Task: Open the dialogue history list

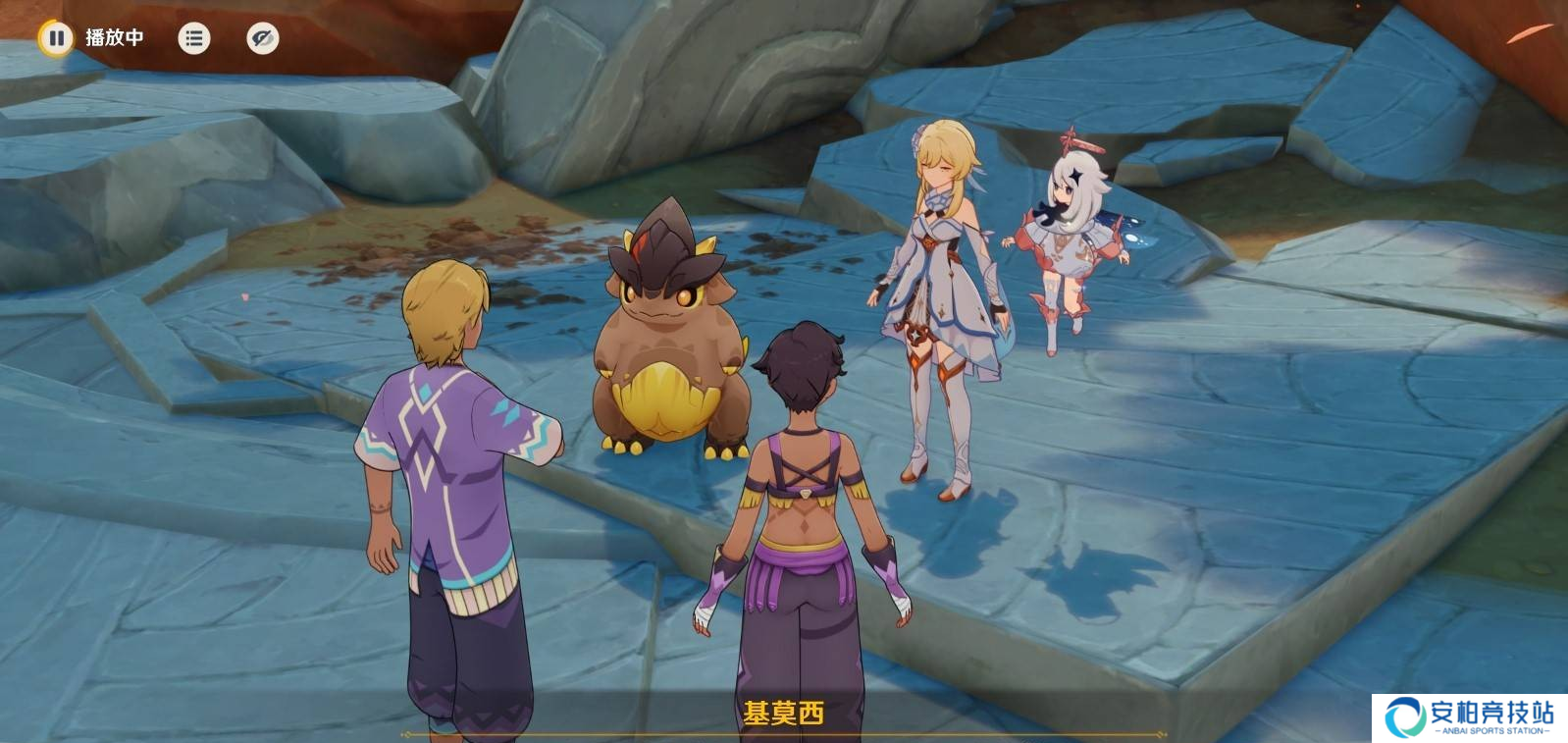Action: [x=194, y=38]
